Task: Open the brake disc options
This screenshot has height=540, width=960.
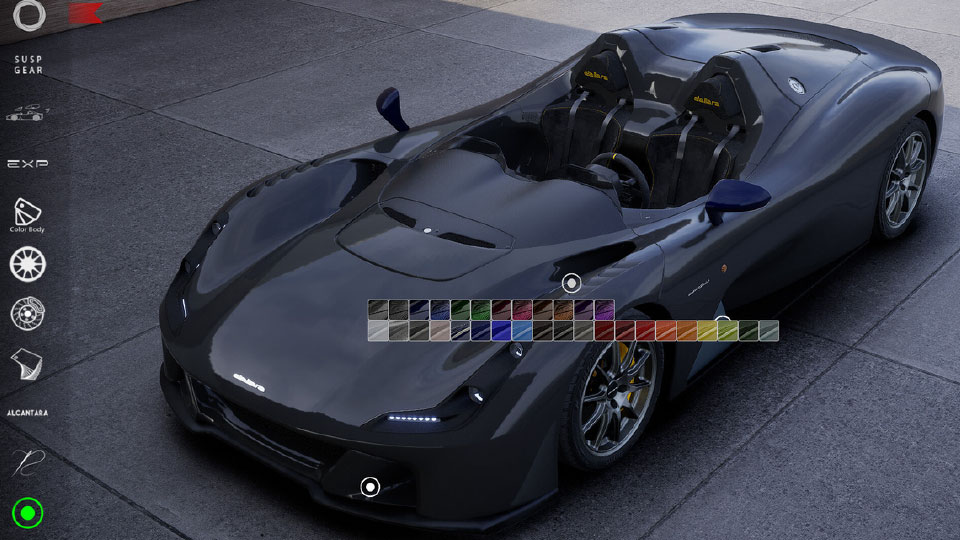Action: pyautogui.click(x=28, y=313)
